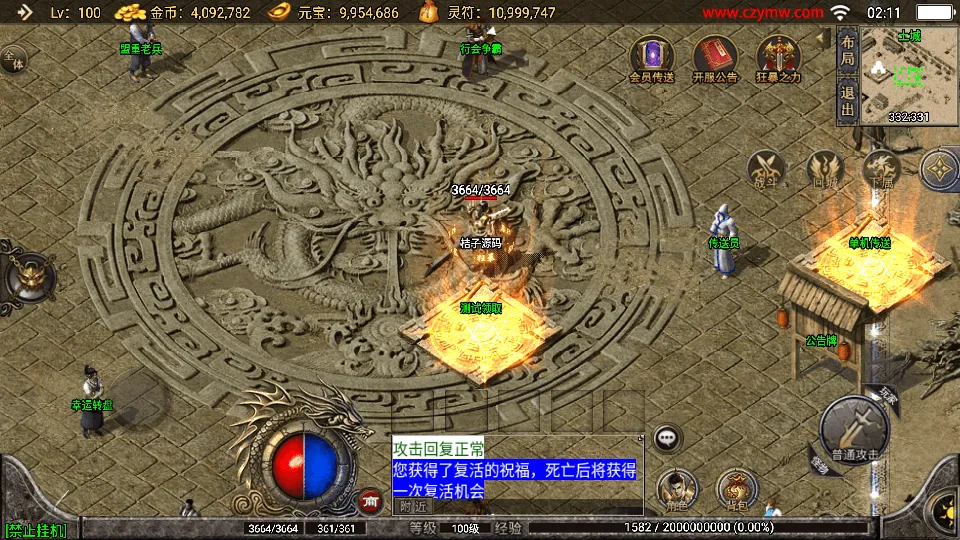Open the 背包 backpack bag
This screenshot has width=960, height=540.
736,489
